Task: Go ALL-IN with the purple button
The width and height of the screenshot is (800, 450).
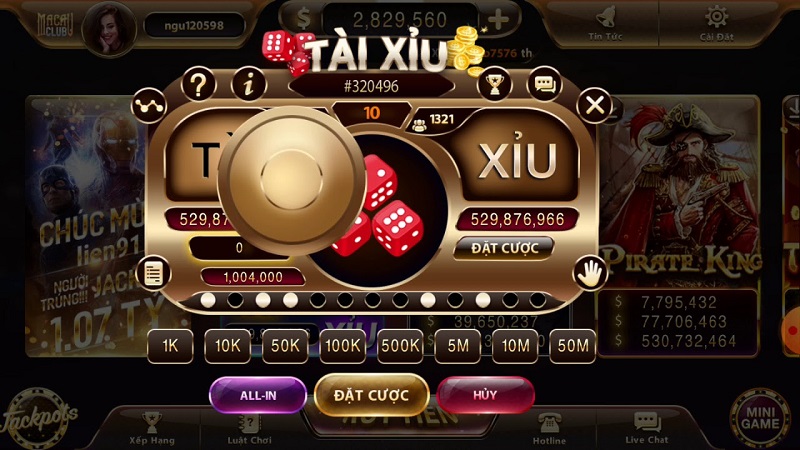Action: [x=257, y=395]
